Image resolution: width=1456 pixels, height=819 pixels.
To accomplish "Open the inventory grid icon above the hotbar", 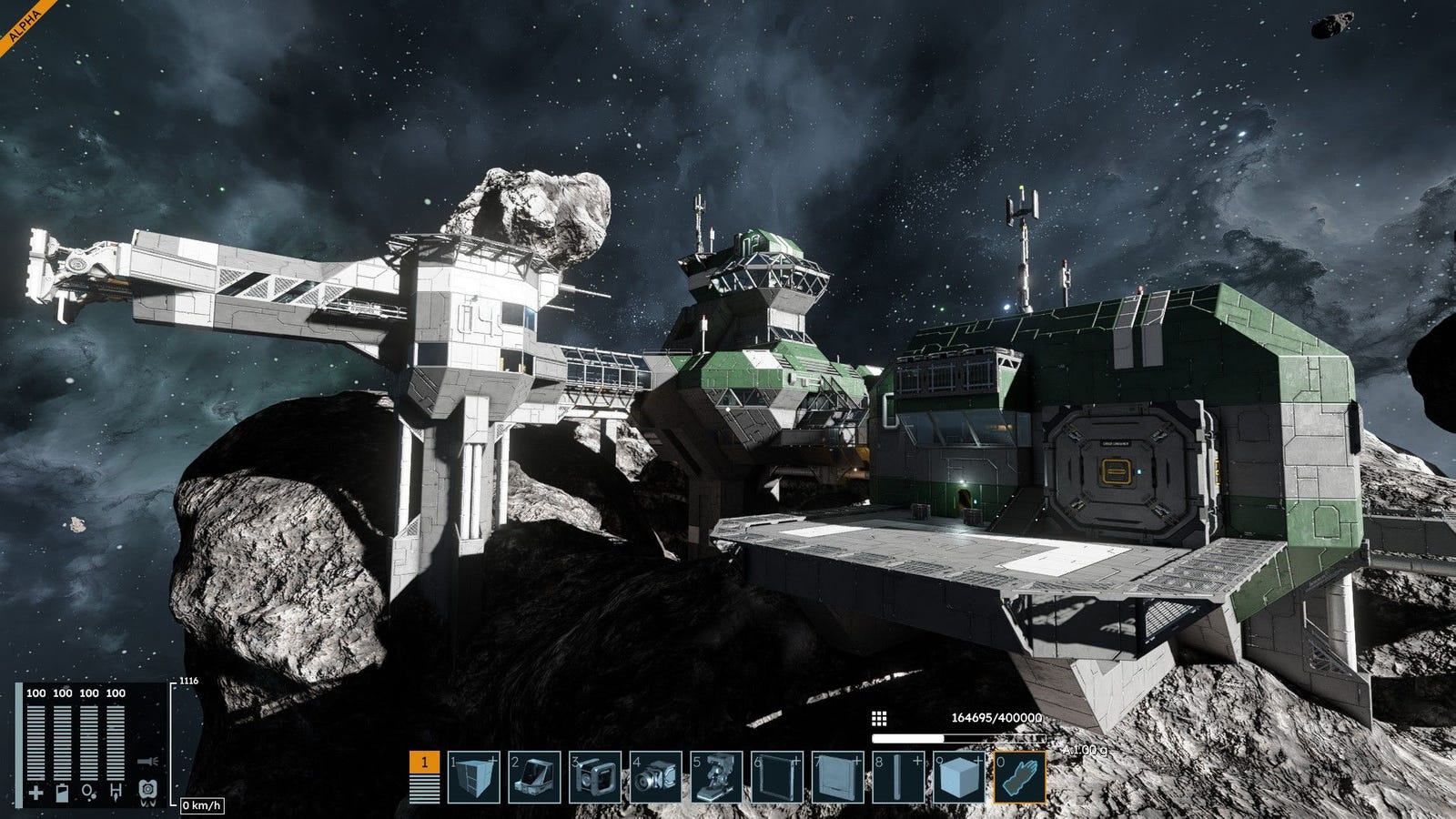I will click(x=879, y=719).
